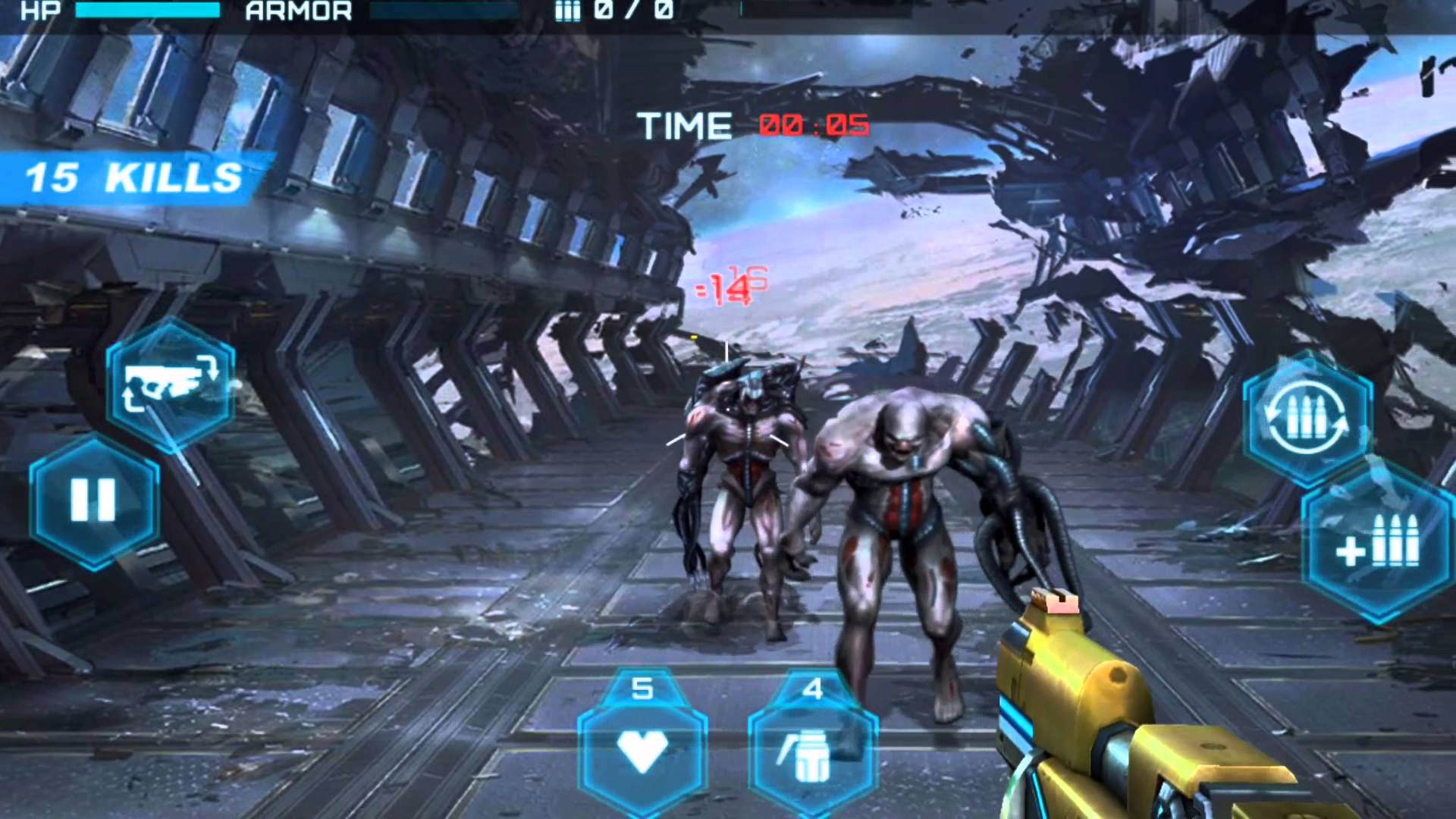Screen dimensions: 1456x819
Task: Reload with the circular bullets button
Action: click(1307, 417)
